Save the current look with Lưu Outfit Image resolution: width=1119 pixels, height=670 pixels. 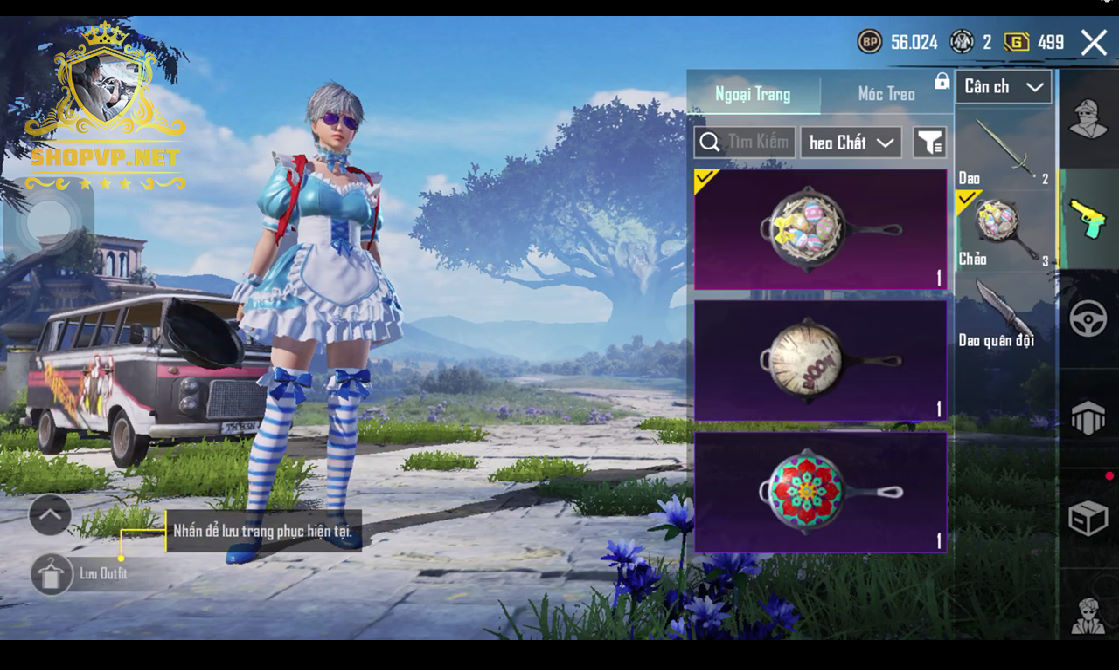52,574
